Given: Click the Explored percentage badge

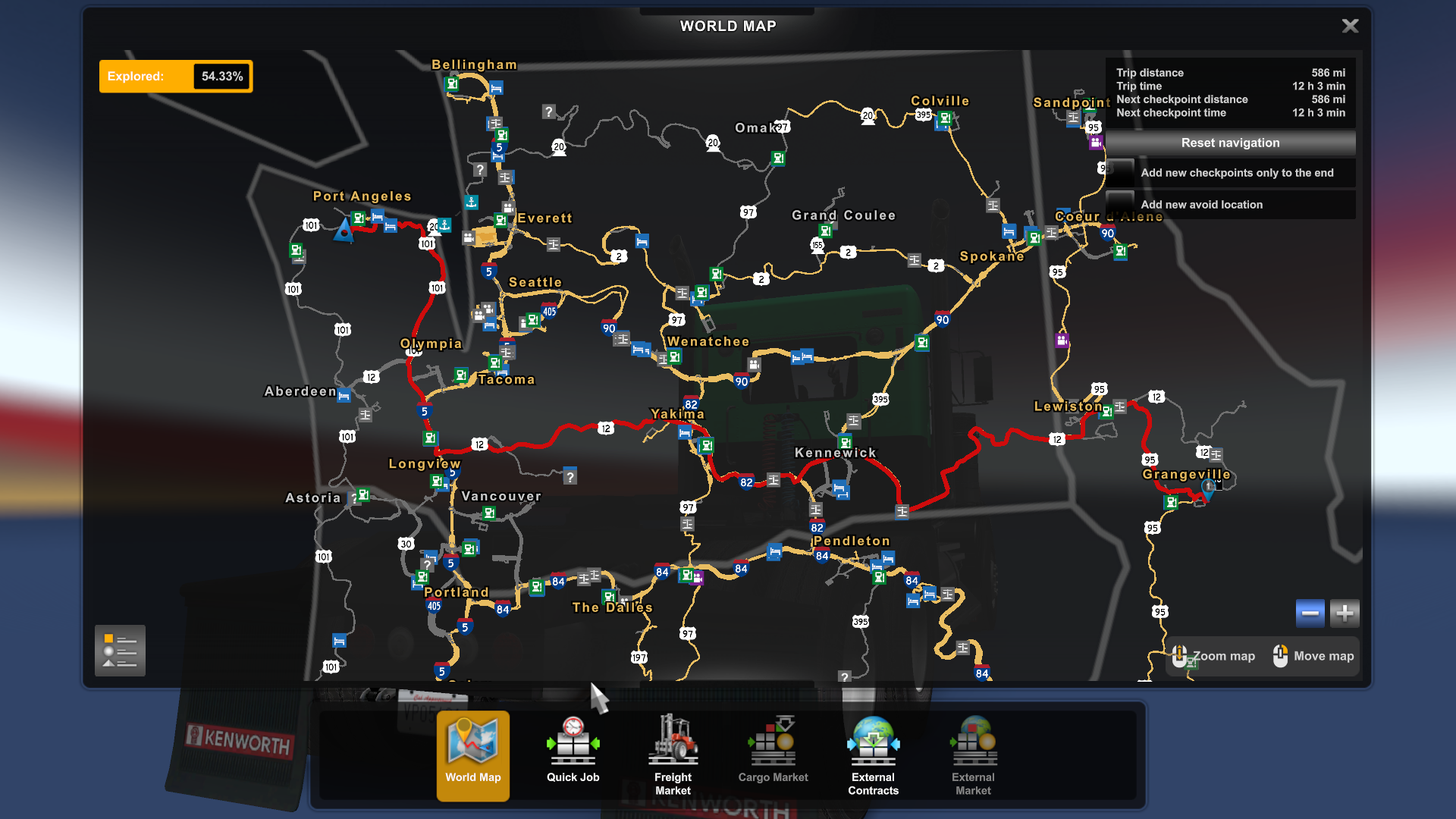Looking at the screenshot, I should [x=176, y=76].
